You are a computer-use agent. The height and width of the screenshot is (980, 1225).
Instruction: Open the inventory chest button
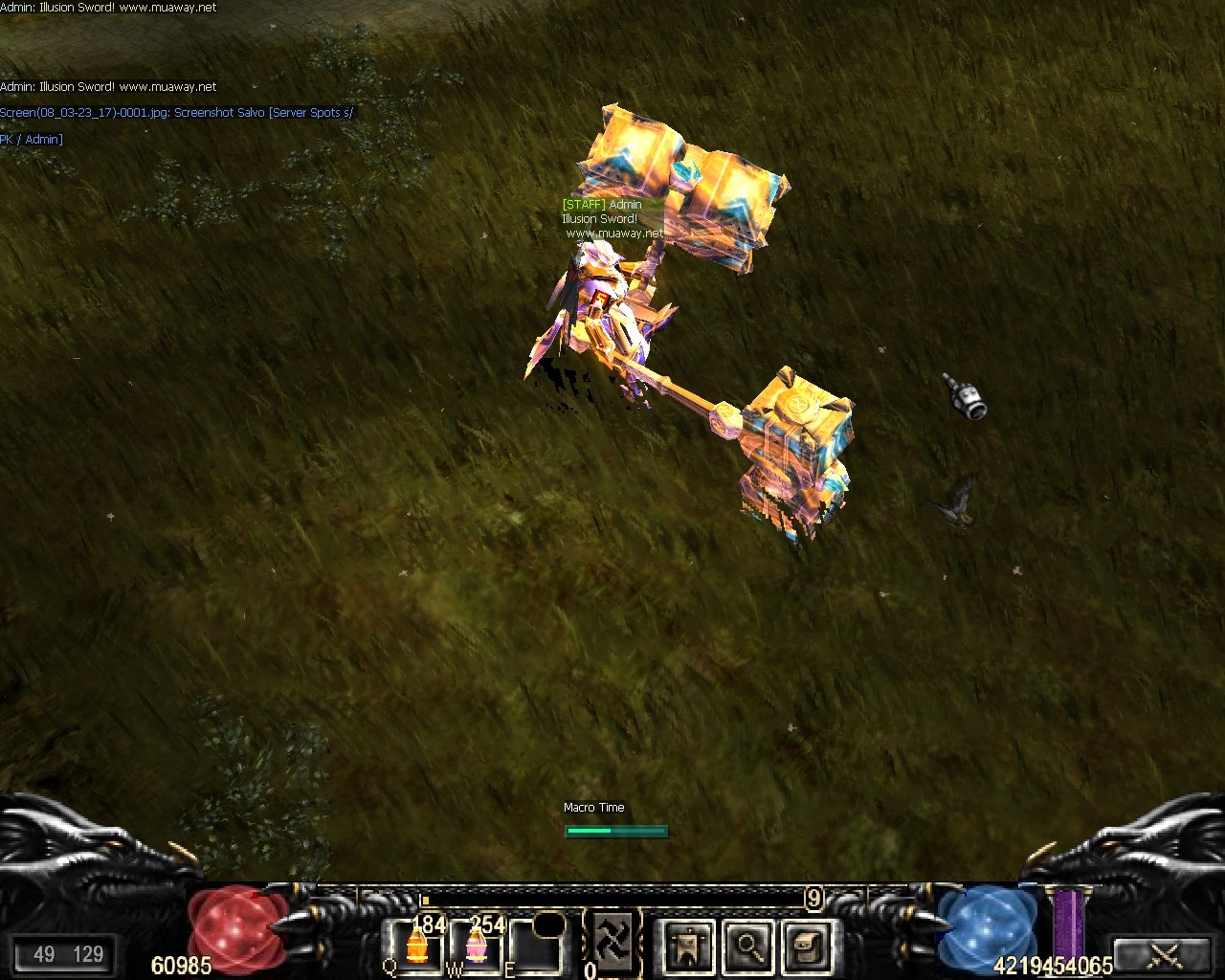pos(809,947)
